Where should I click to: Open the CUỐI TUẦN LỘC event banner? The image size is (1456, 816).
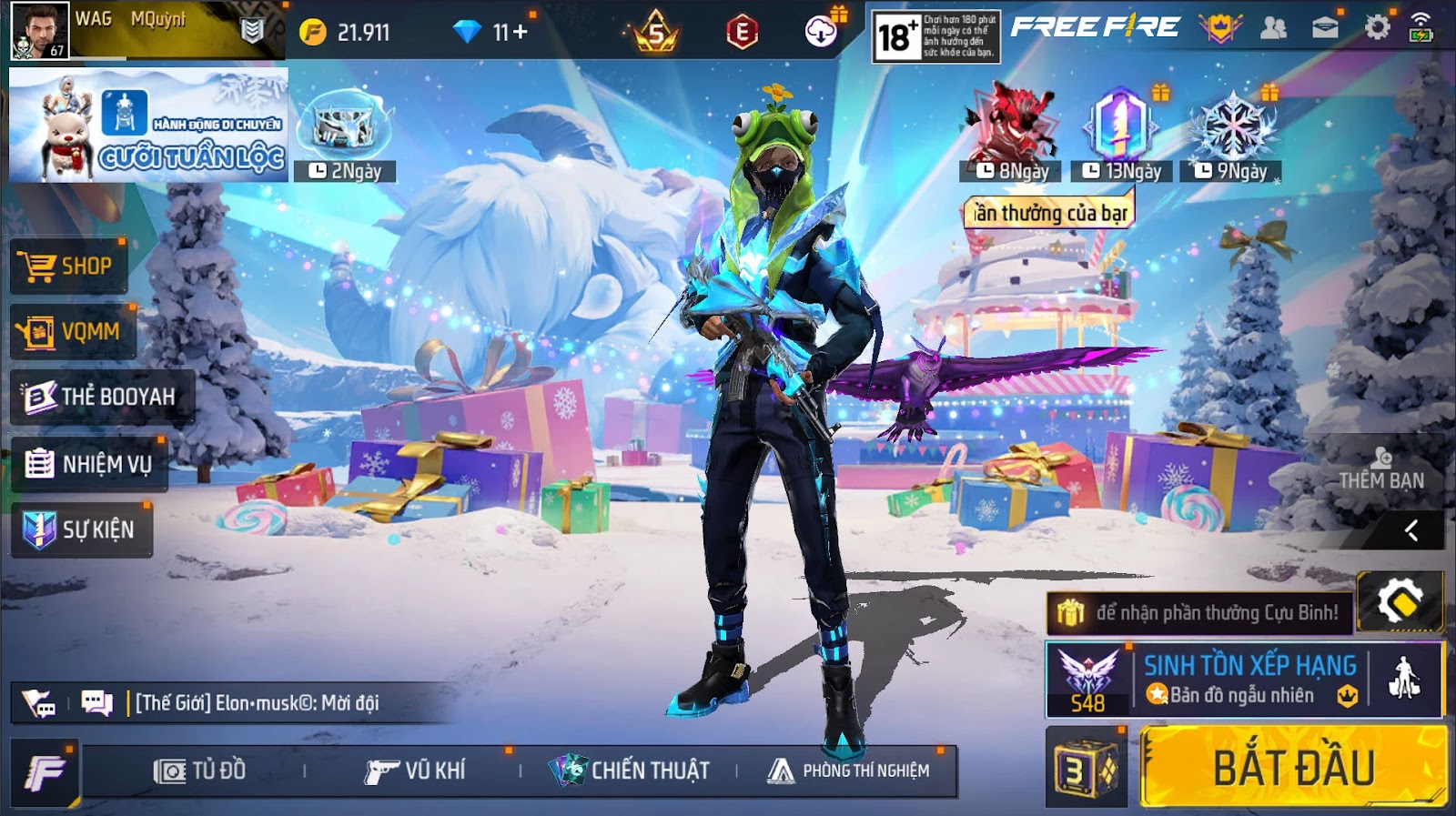[x=148, y=125]
